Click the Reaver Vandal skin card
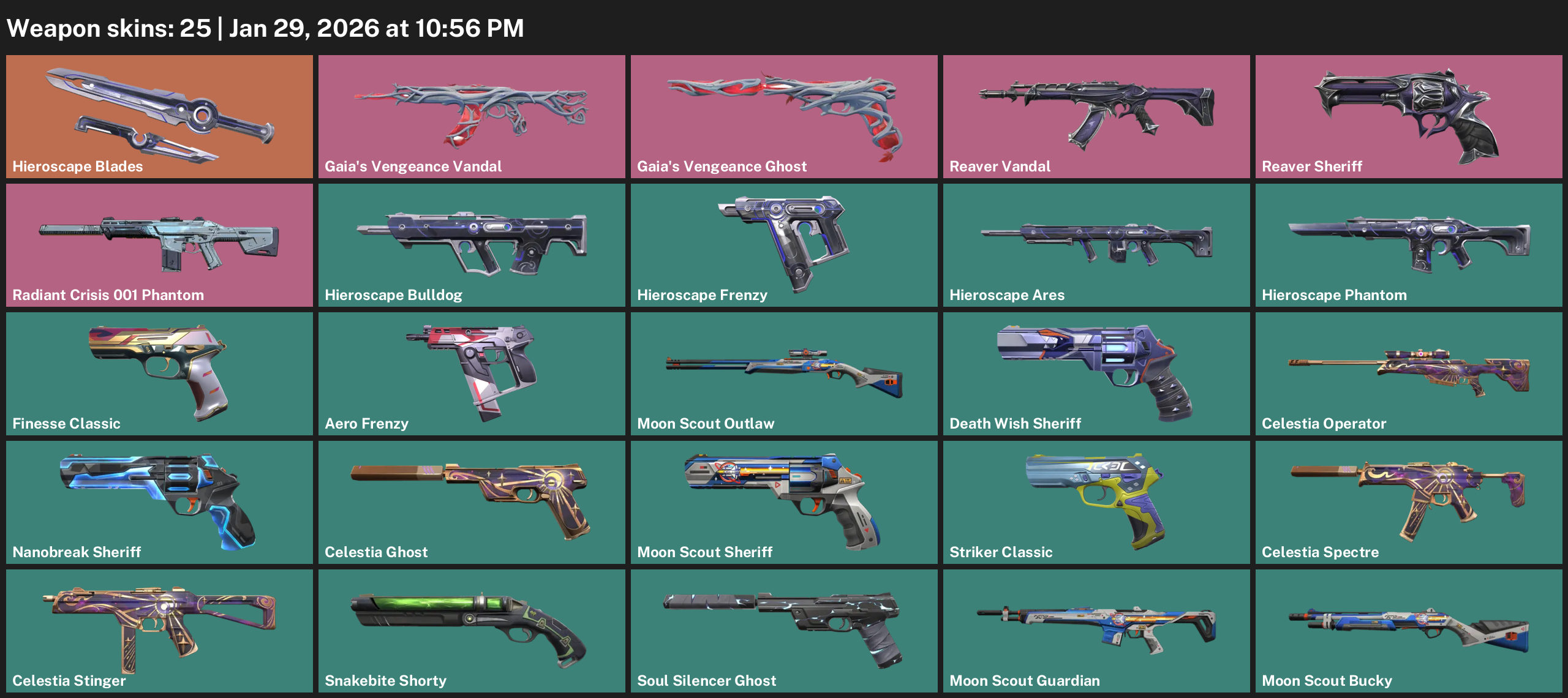Image resolution: width=1568 pixels, height=698 pixels. (x=1096, y=116)
